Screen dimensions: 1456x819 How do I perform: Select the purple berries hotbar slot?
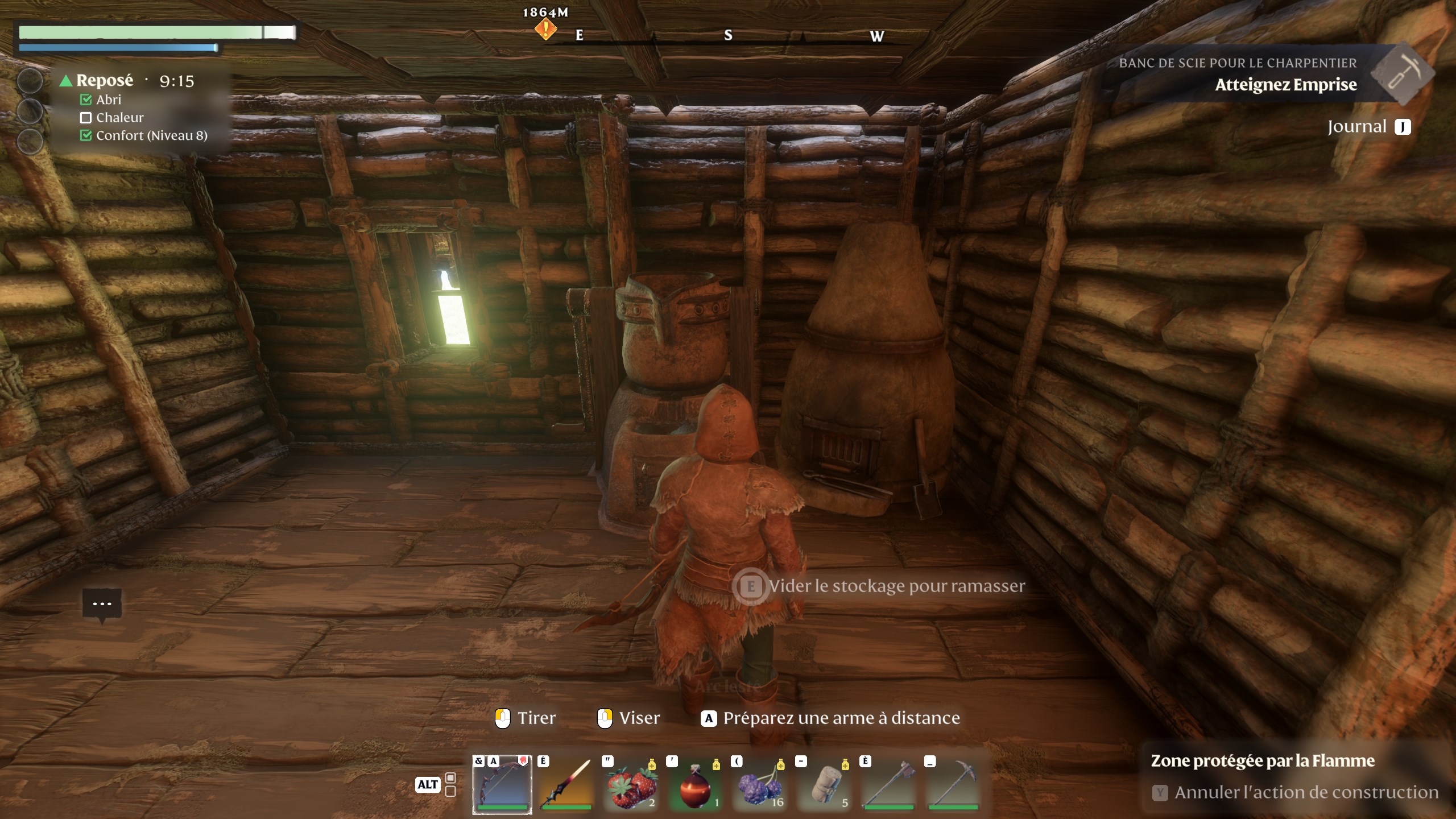[760, 784]
